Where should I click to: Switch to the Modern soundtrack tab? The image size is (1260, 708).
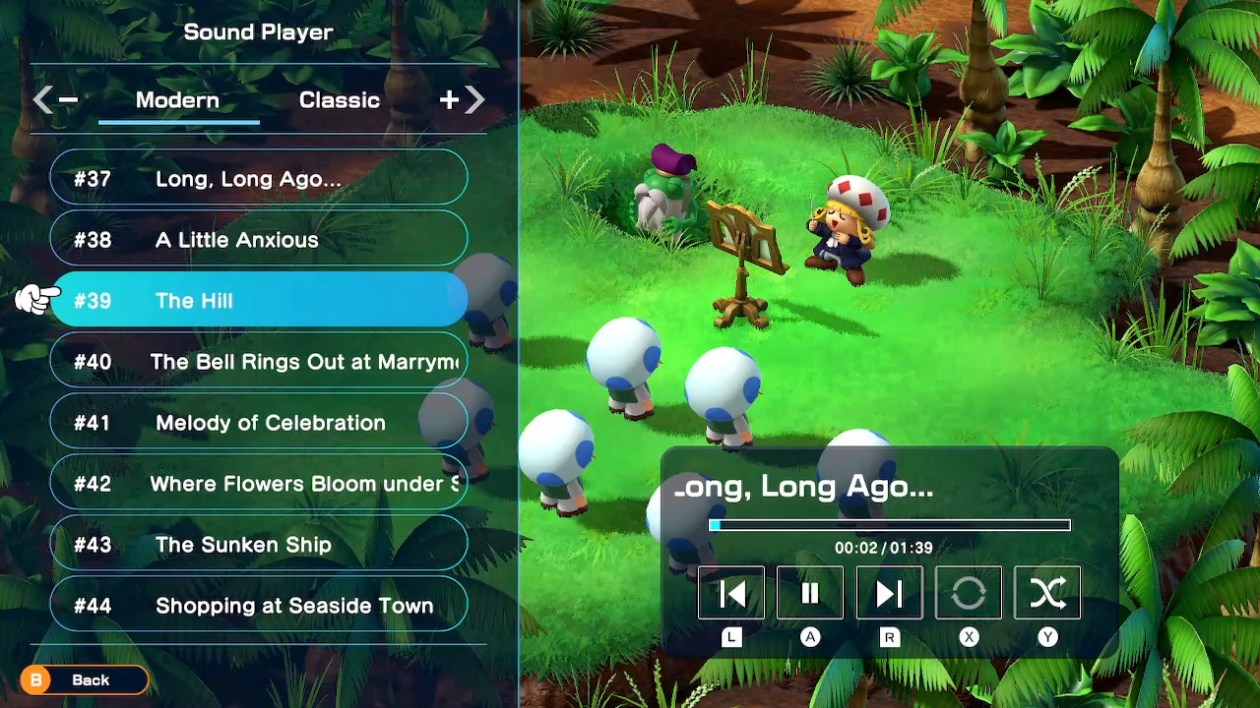pos(178,101)
